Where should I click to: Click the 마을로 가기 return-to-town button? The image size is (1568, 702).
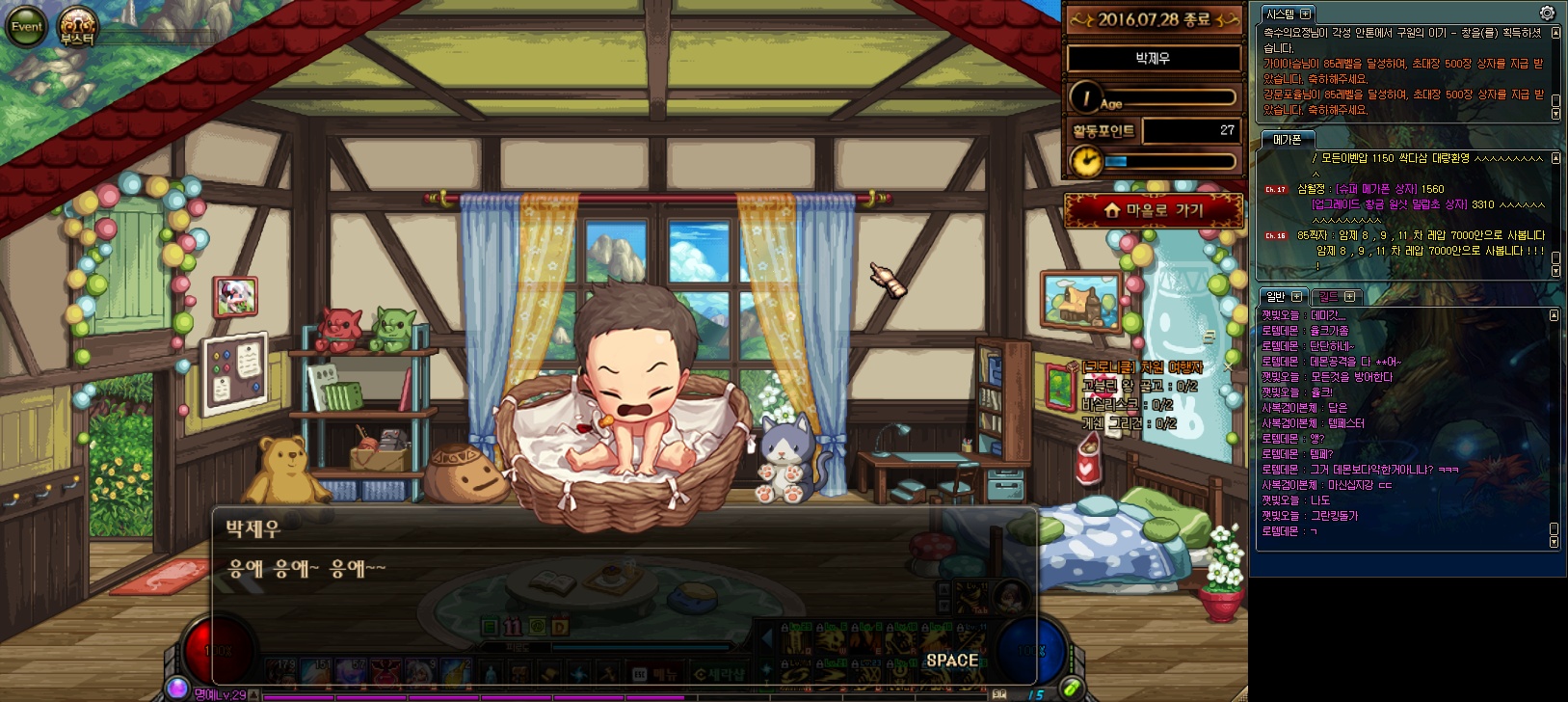(1153, 210)
